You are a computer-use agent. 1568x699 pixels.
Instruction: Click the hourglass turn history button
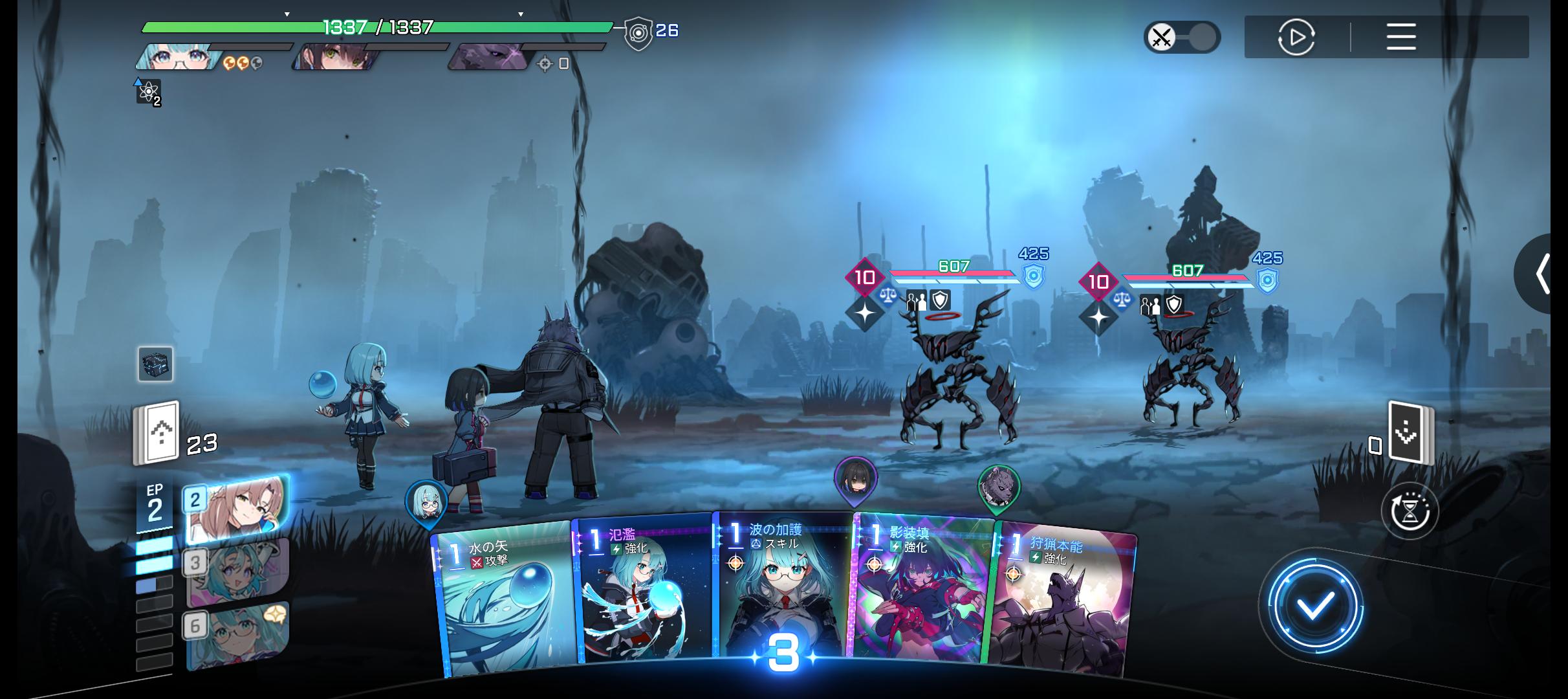1409,511
